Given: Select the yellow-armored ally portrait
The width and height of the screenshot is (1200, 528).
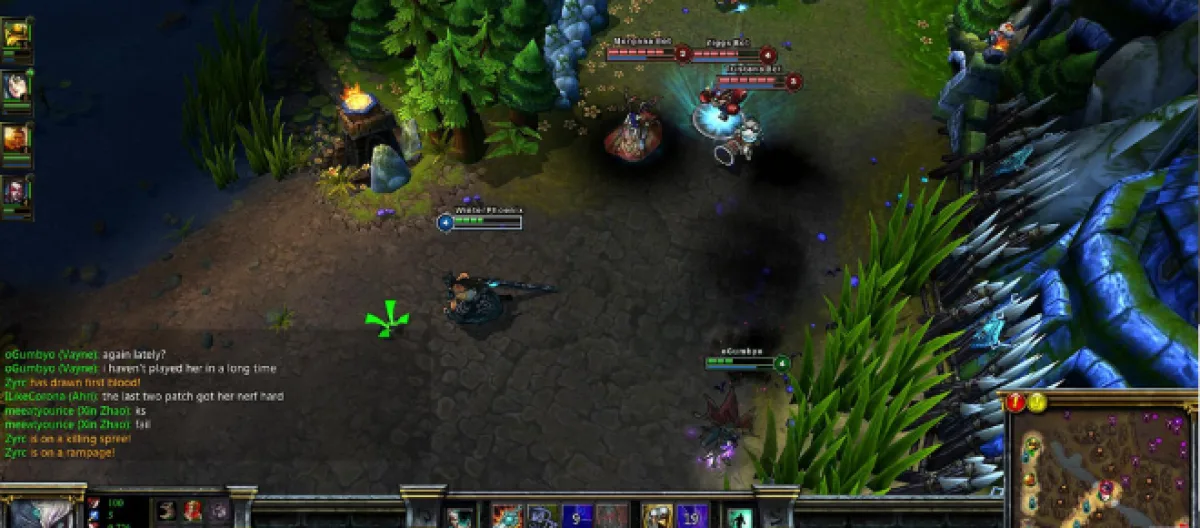Looking at the screenshot, I should pyautogui.click(x=17, y=34).
